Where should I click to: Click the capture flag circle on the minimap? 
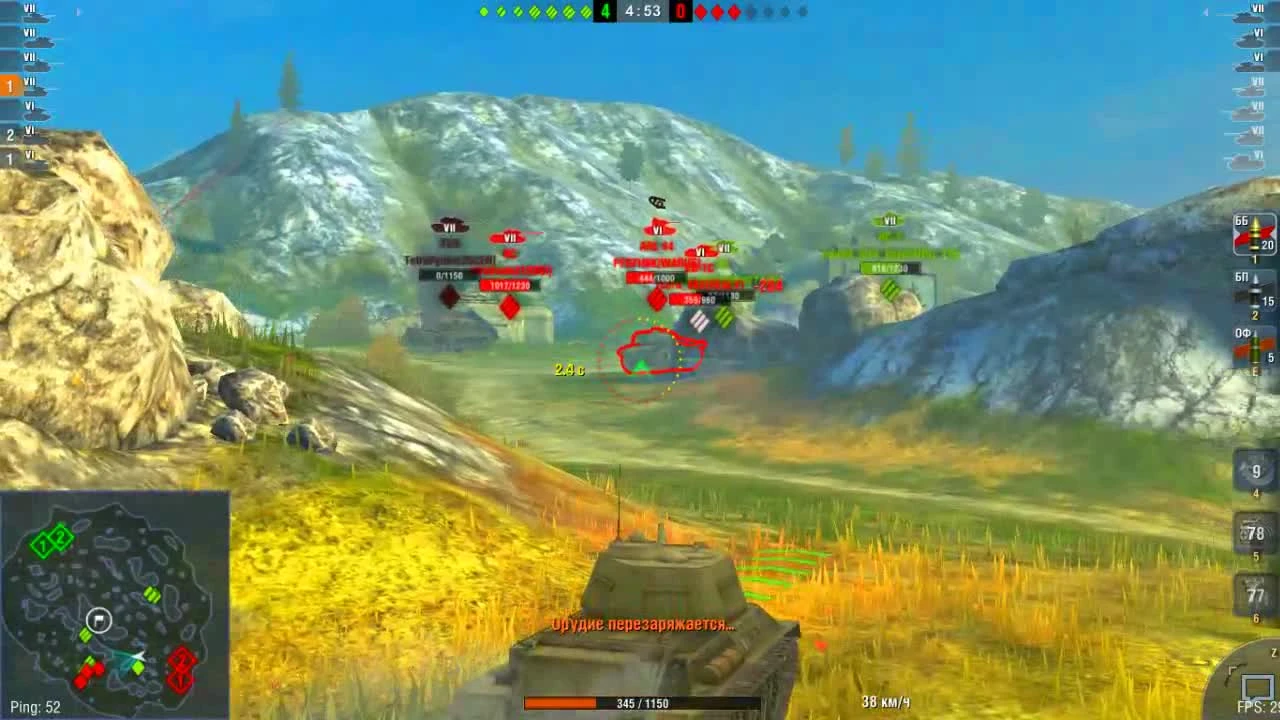[97, 619]
